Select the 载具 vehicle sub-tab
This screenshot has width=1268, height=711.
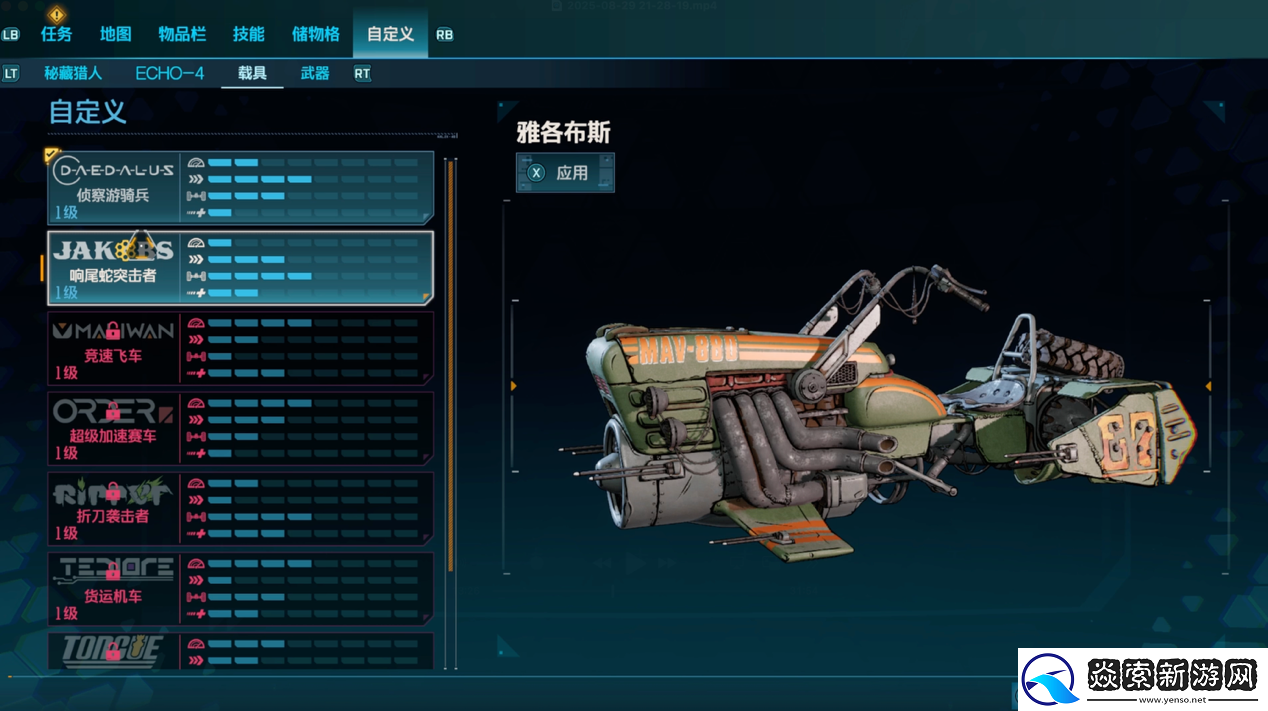tap(252, 73)
